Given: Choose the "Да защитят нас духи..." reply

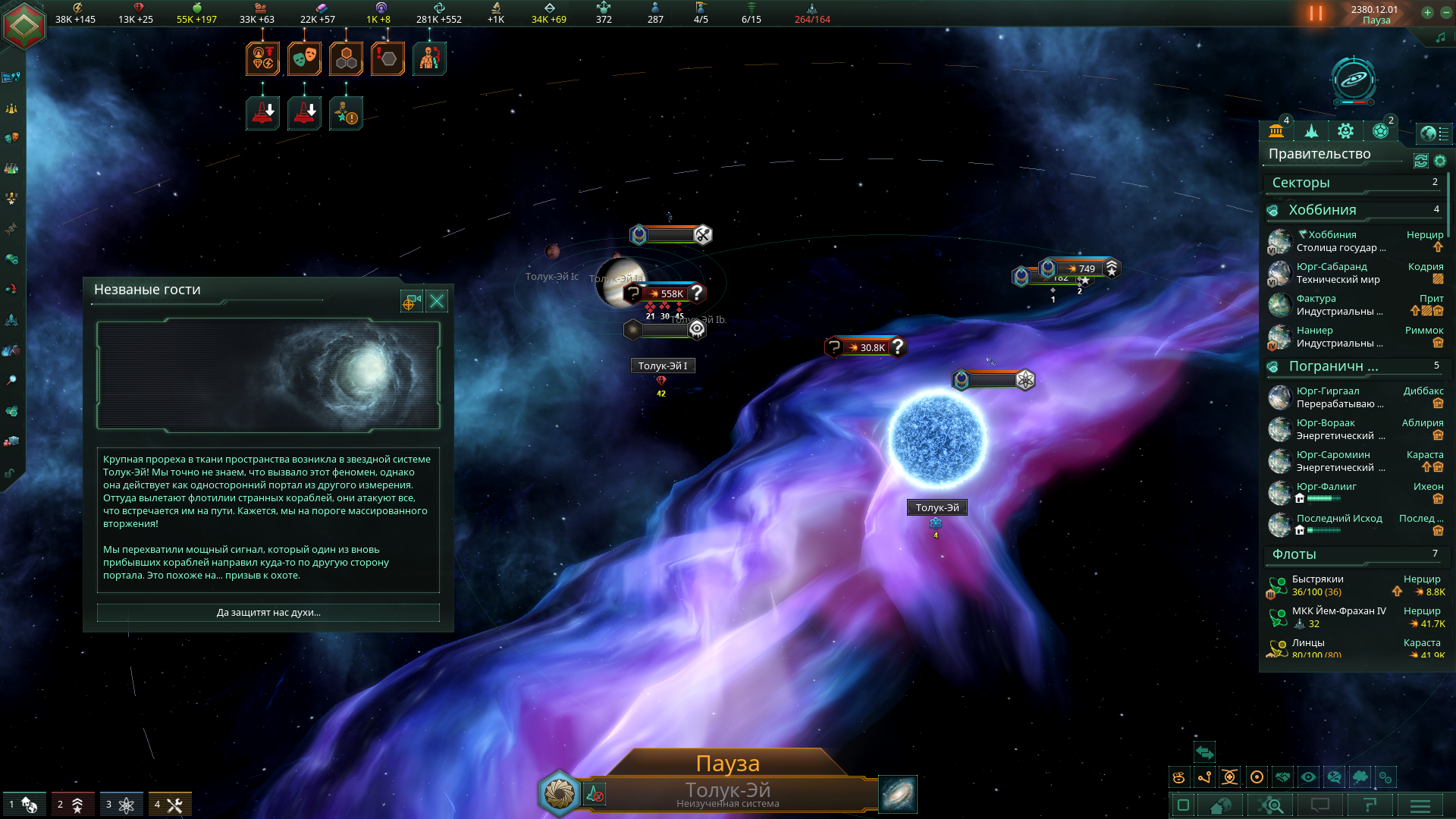Looking at the screenshot, I should [268, 613].
